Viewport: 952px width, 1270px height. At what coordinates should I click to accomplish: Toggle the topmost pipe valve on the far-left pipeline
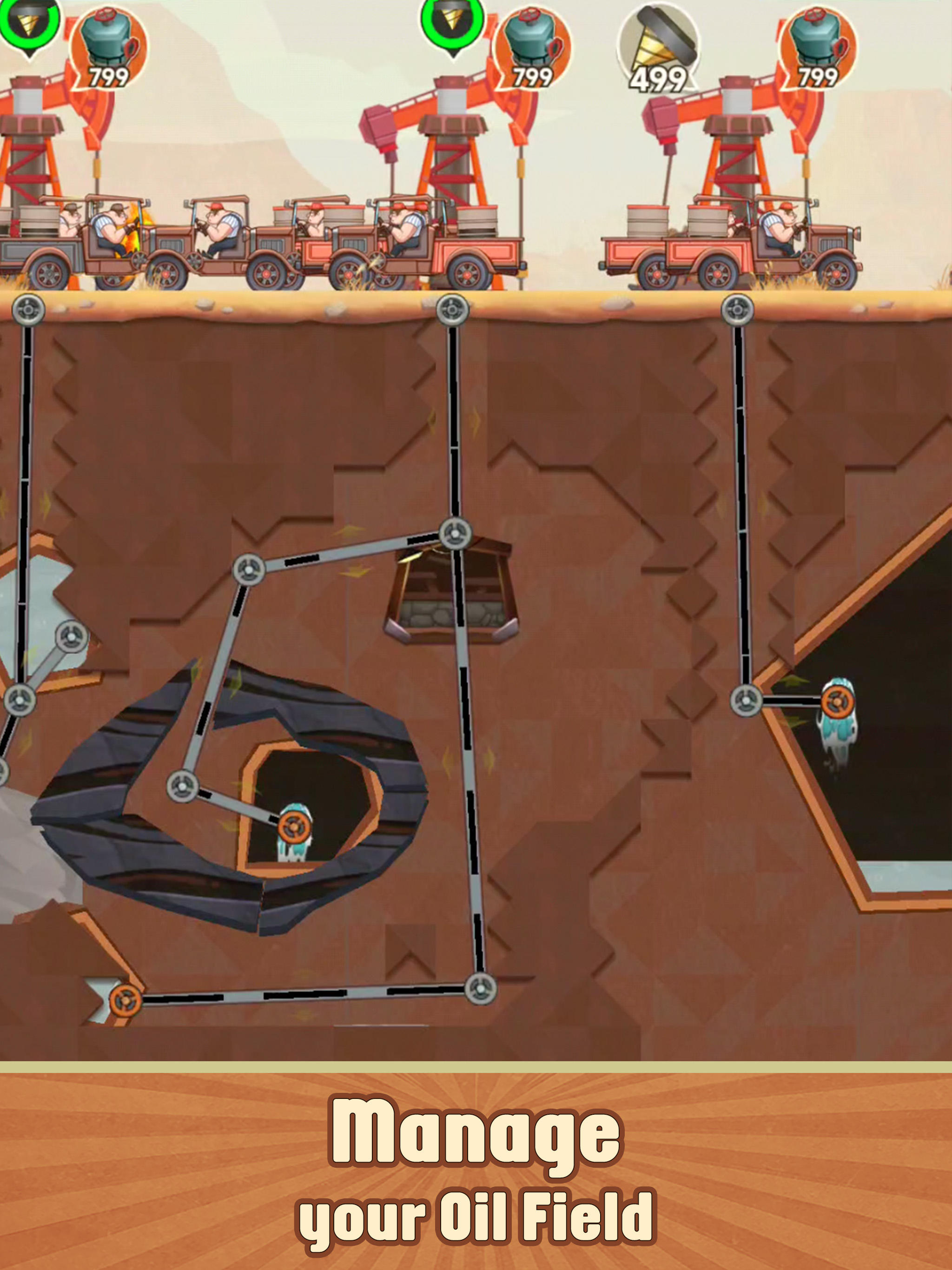coord(30,309)
